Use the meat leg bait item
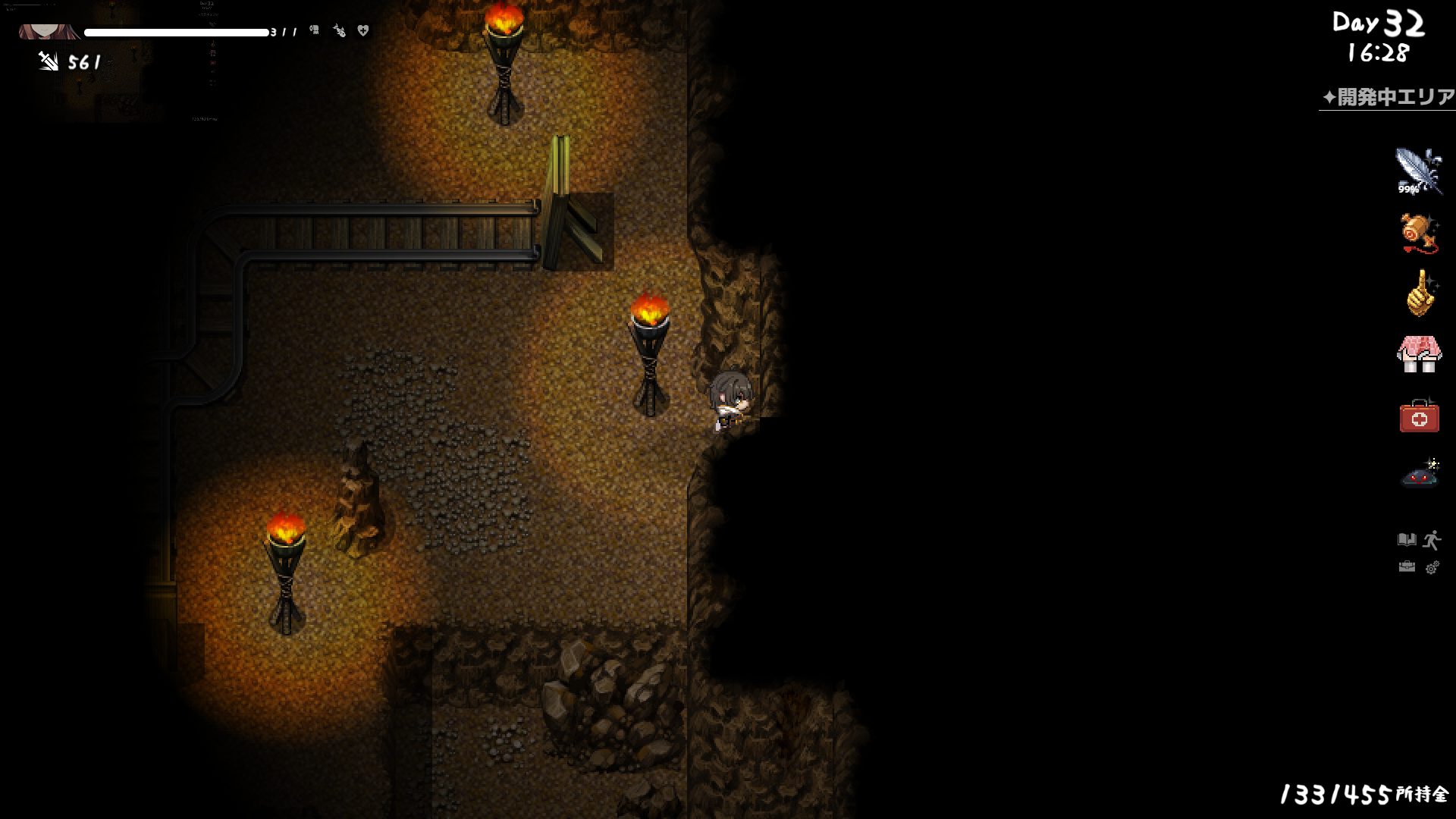 click(1417, 233)
